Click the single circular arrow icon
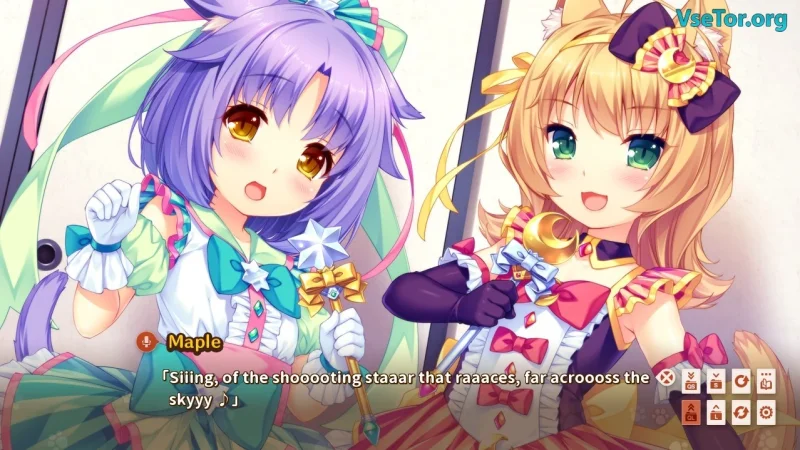The width and height of the screenshot is (800, 450). [741, 380]
